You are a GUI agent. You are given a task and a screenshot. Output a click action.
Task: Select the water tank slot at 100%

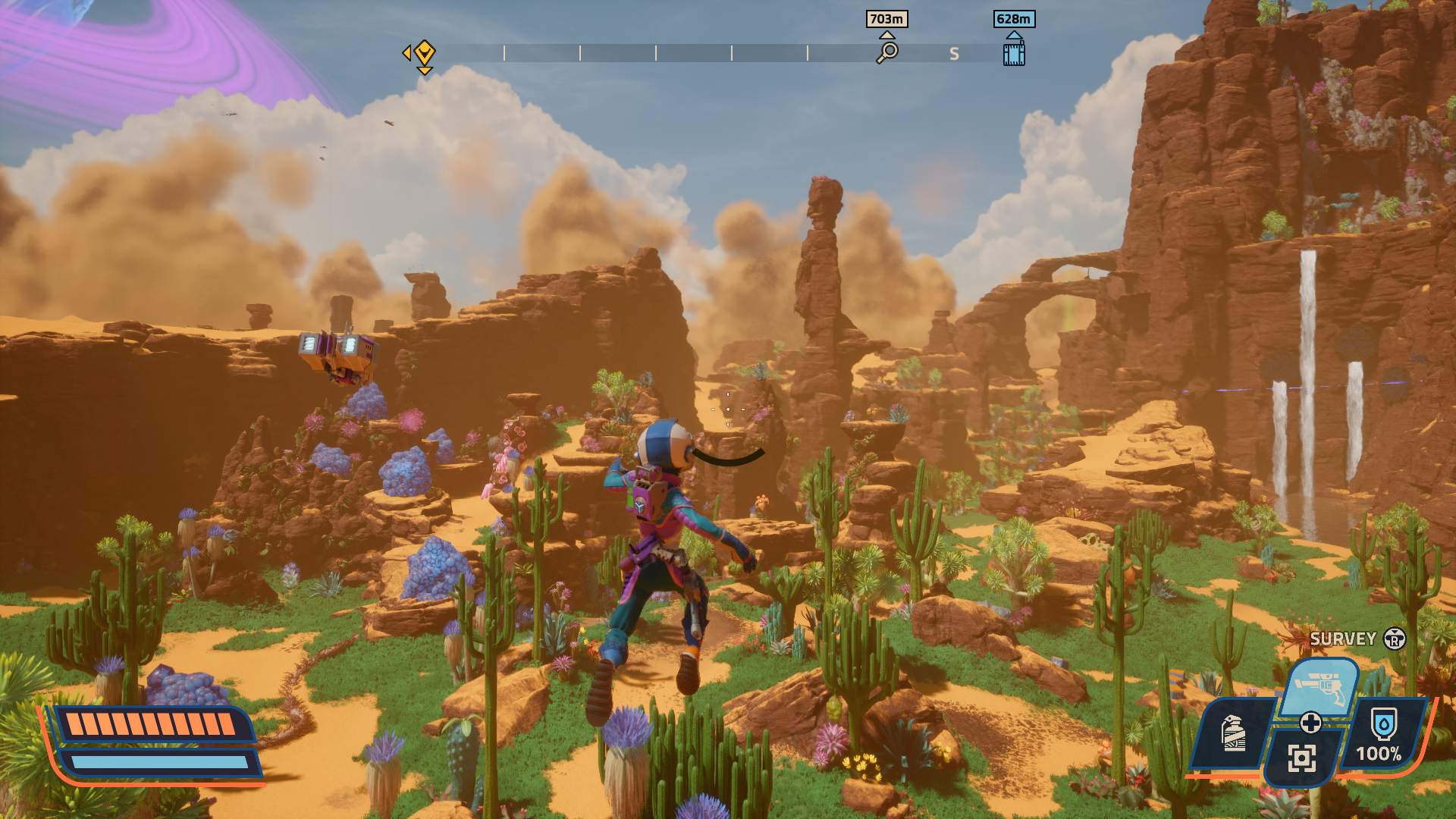pyautogui.click(x=1382, y=733)
